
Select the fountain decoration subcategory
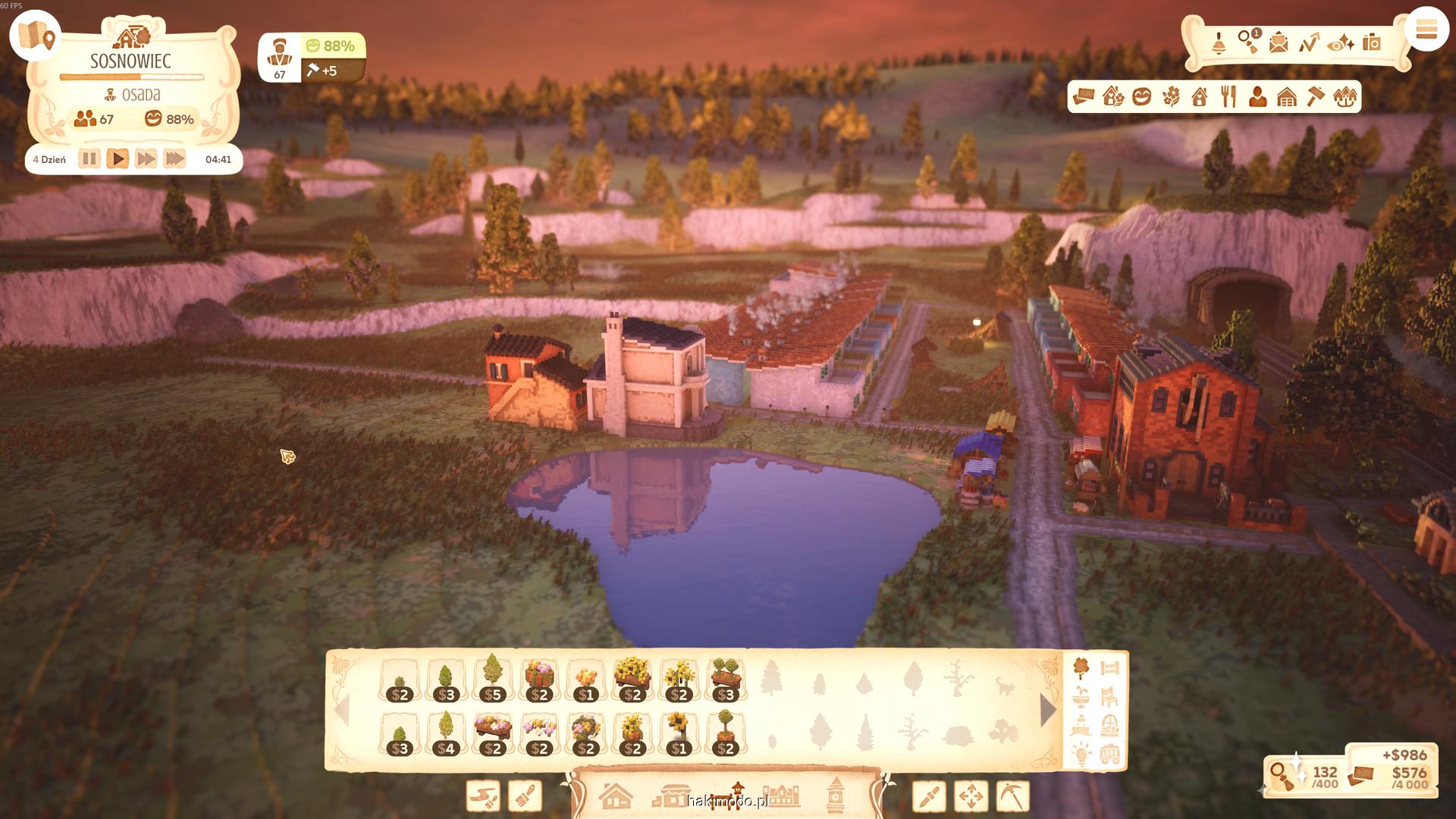coord(1081,696)
